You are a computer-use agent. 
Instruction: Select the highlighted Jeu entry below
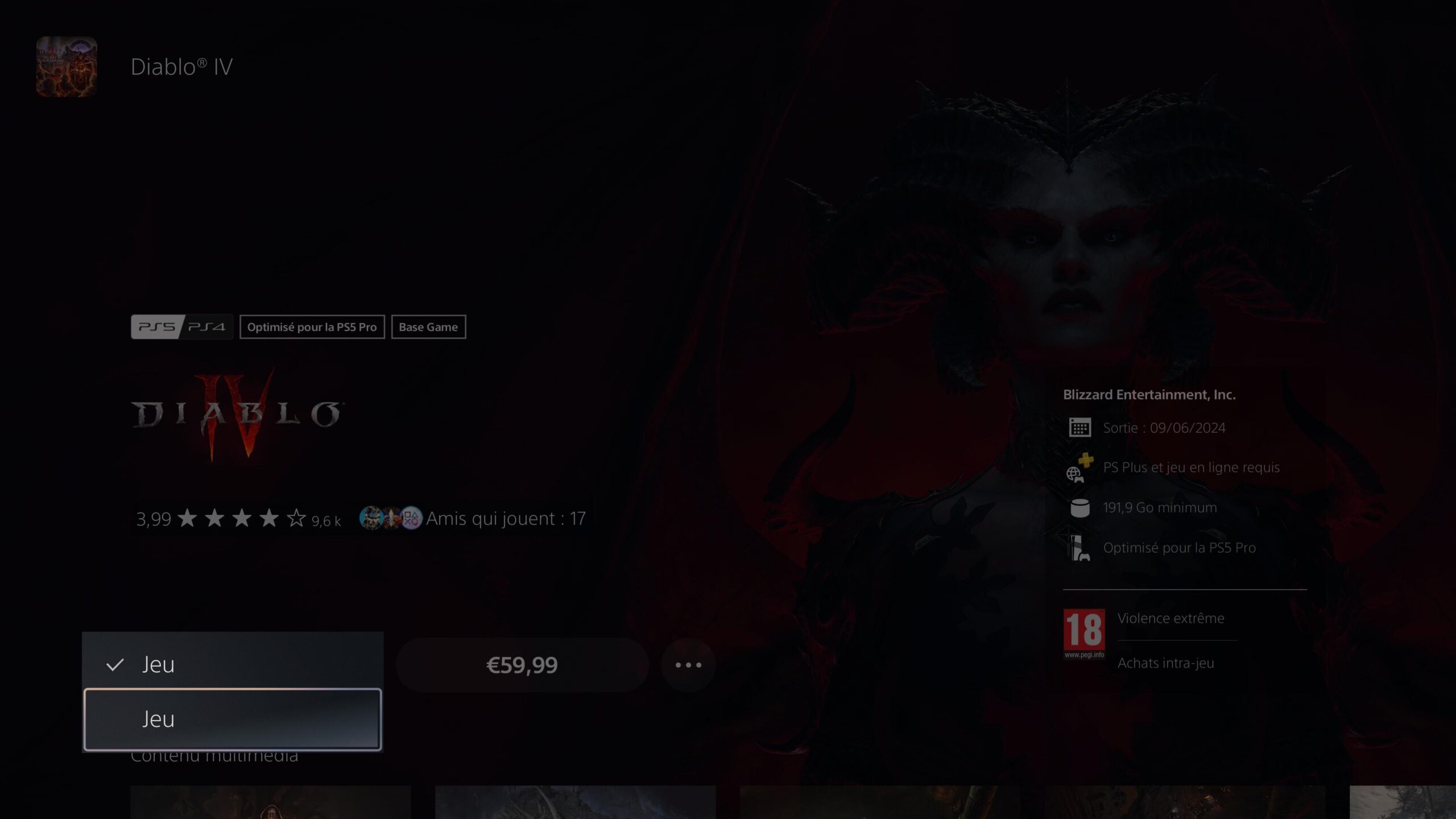click(x=159, y=719)
